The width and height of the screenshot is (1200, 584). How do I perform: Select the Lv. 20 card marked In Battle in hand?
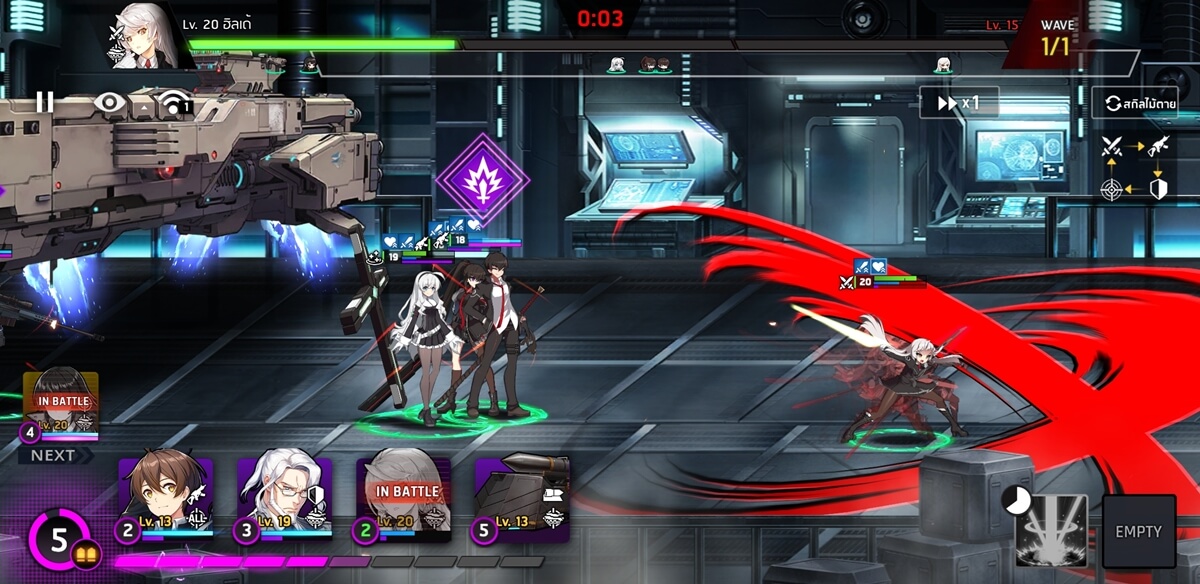tap(403, 500)
